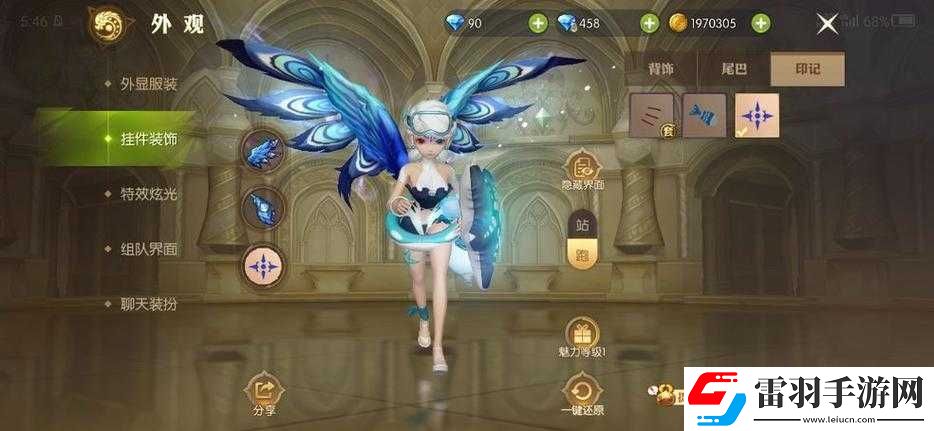Image resolution: width=934 pixels, height=431 pixels.
Task: Add gold coins with the plus button
Action: [761, 23]
